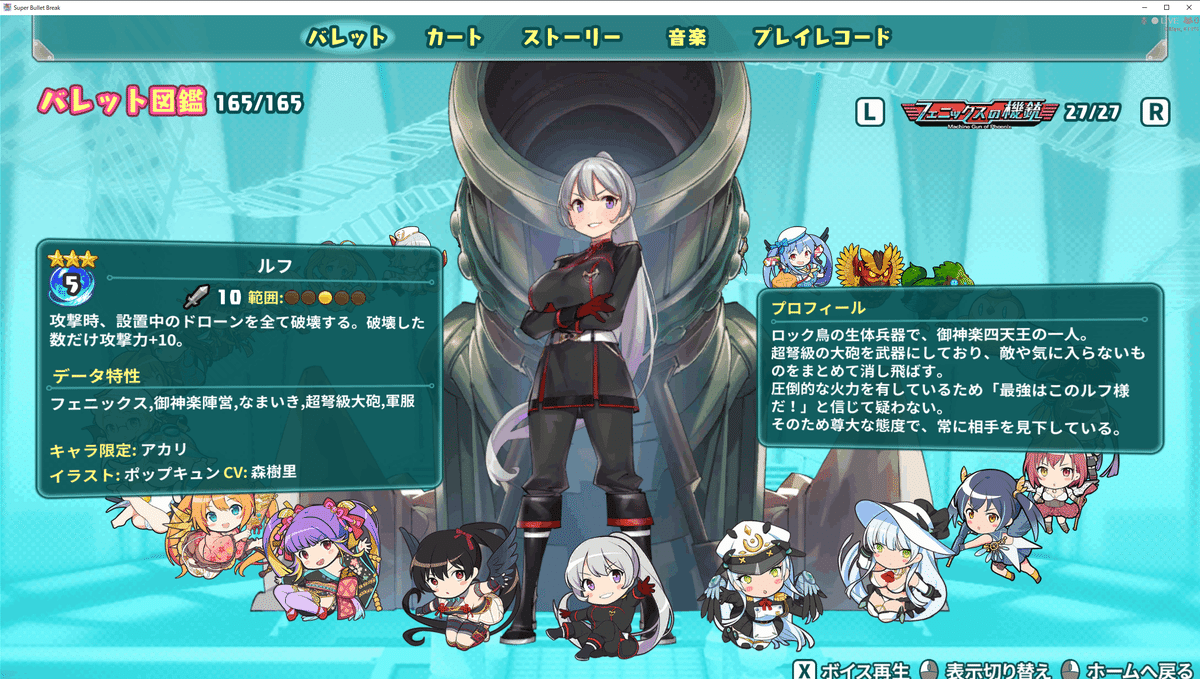
Task: Switch to the 音楽 tab
Action: [x=687, y=38]
